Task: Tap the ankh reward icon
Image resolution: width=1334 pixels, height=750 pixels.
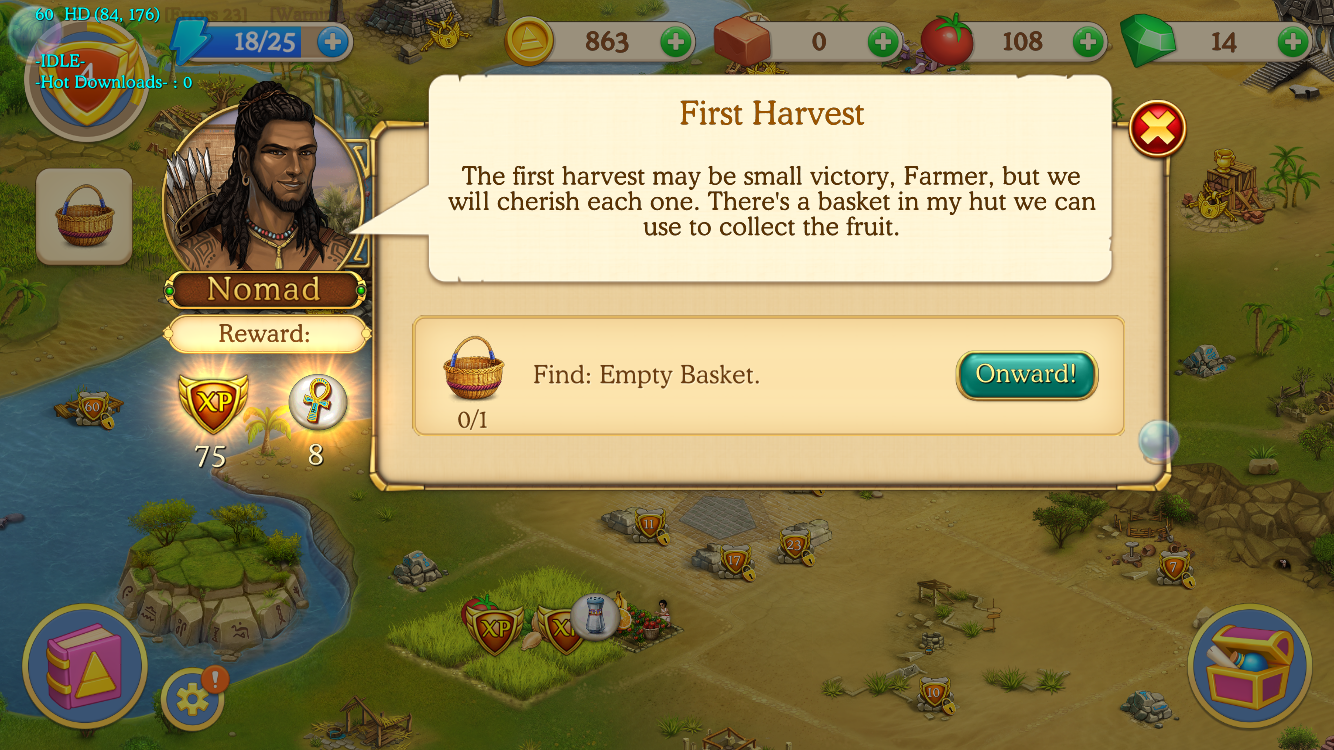Action: pyautogui.click(x=317, y=402)
